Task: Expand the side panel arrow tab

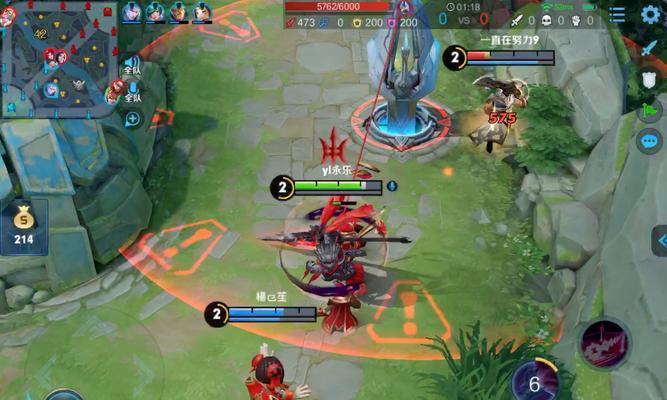Action: pos(659,240)
